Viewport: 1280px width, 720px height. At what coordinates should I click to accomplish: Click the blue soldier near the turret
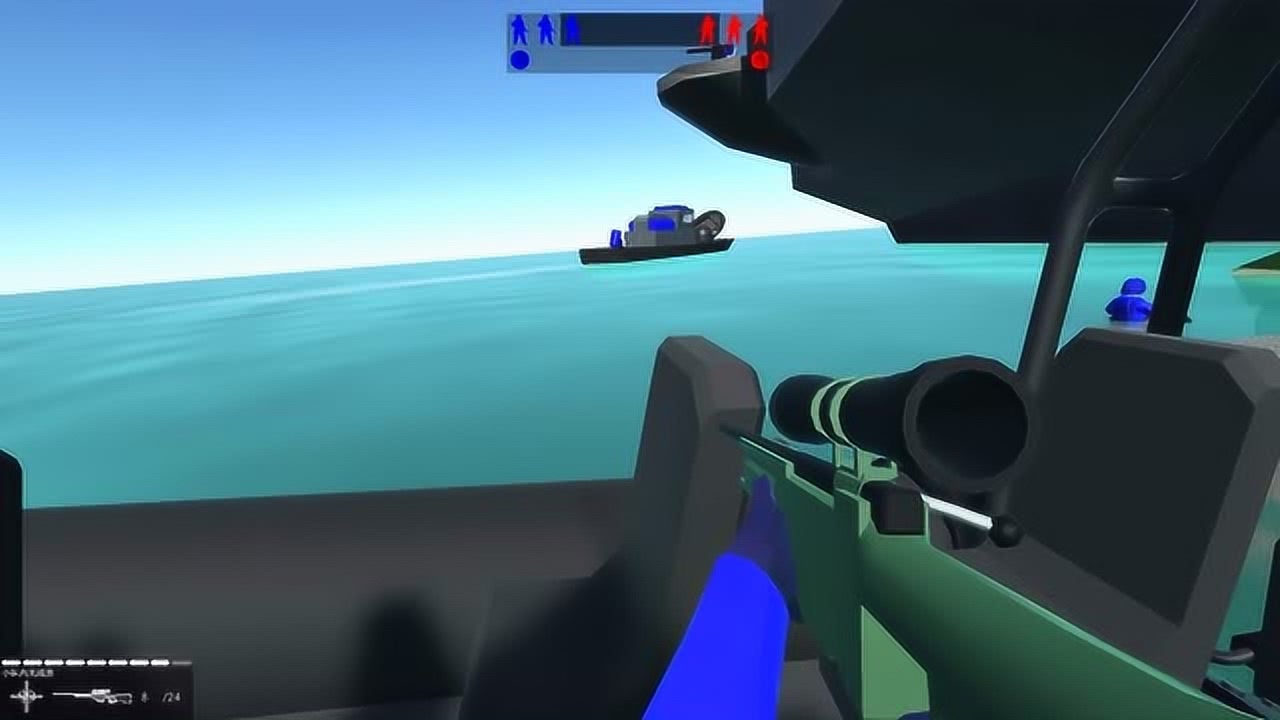(x=1128, y=300)
